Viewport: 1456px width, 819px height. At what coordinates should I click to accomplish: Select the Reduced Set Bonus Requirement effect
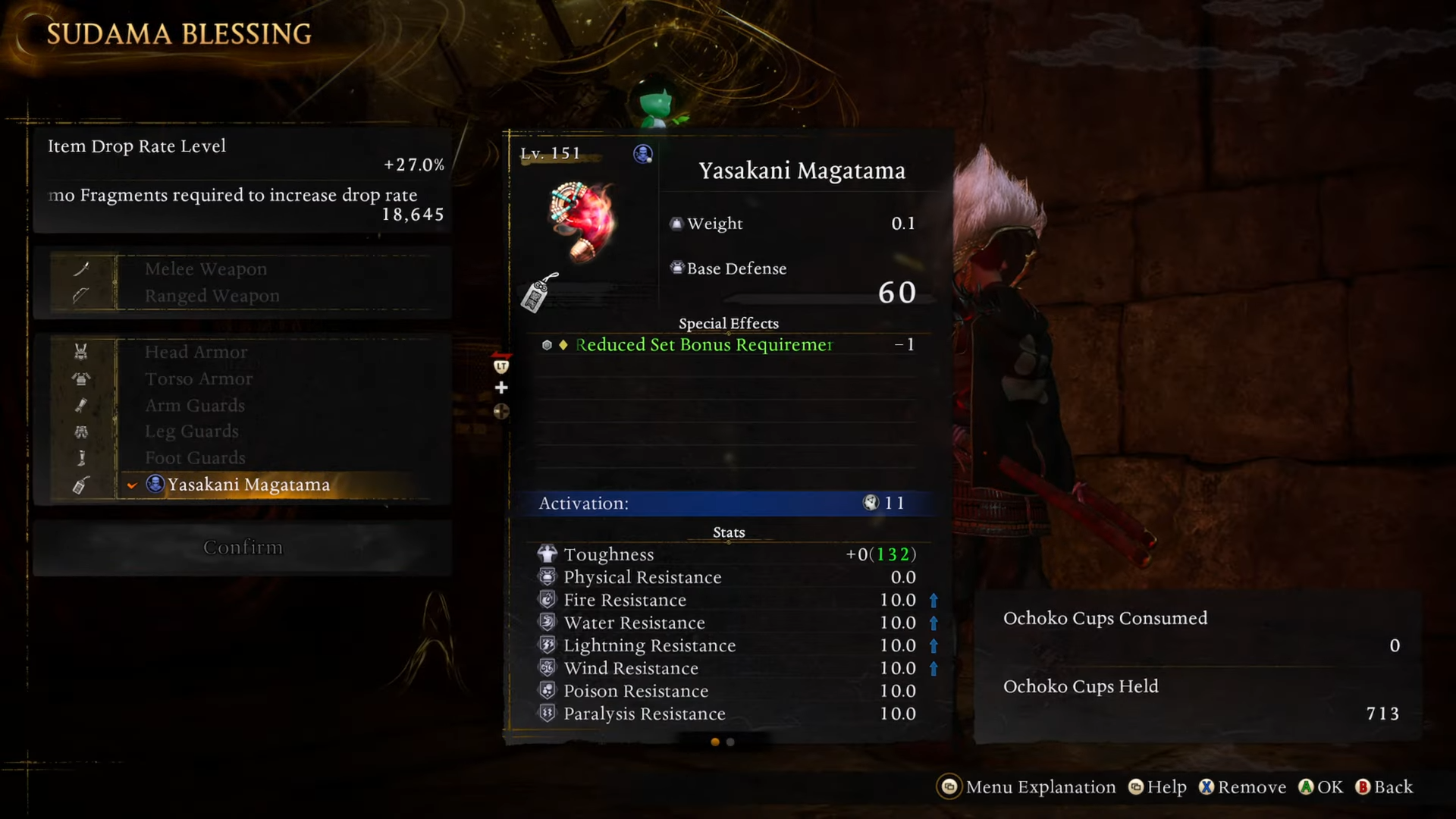(704, 345)
